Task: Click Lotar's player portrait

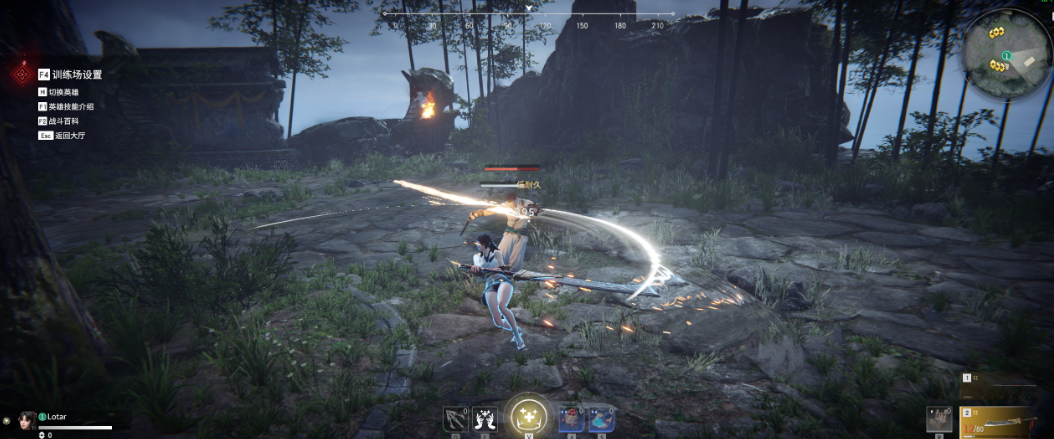Action: point(27,419)
